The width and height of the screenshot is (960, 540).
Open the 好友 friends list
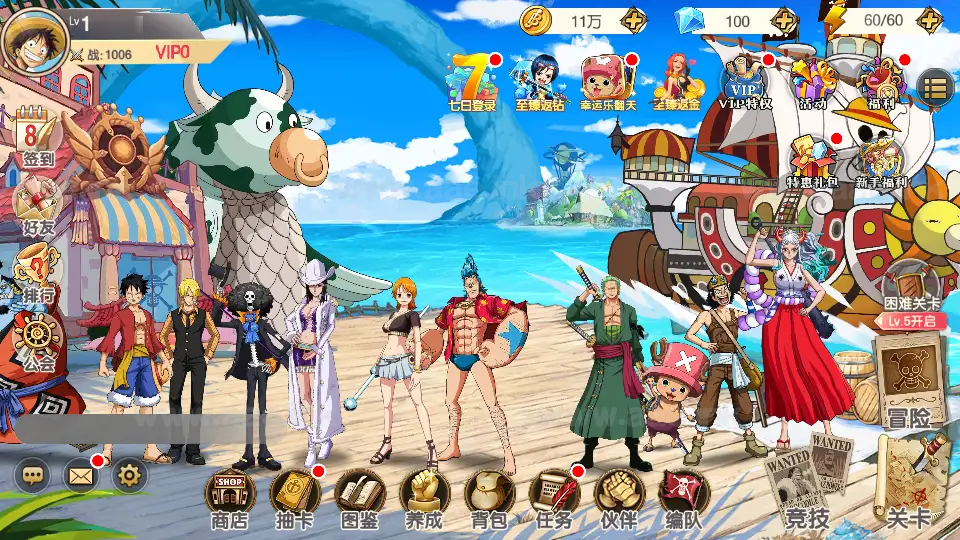point(38,205)
